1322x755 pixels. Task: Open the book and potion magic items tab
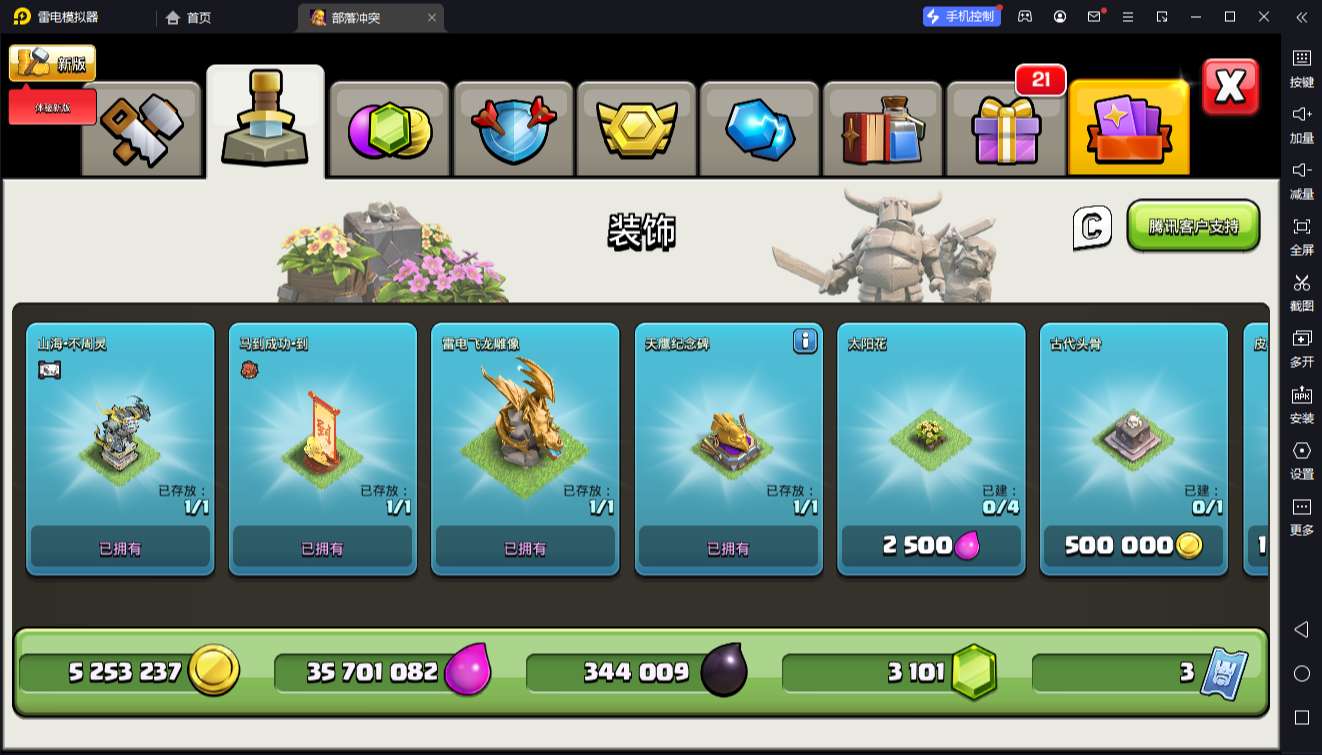pos(883,130)
